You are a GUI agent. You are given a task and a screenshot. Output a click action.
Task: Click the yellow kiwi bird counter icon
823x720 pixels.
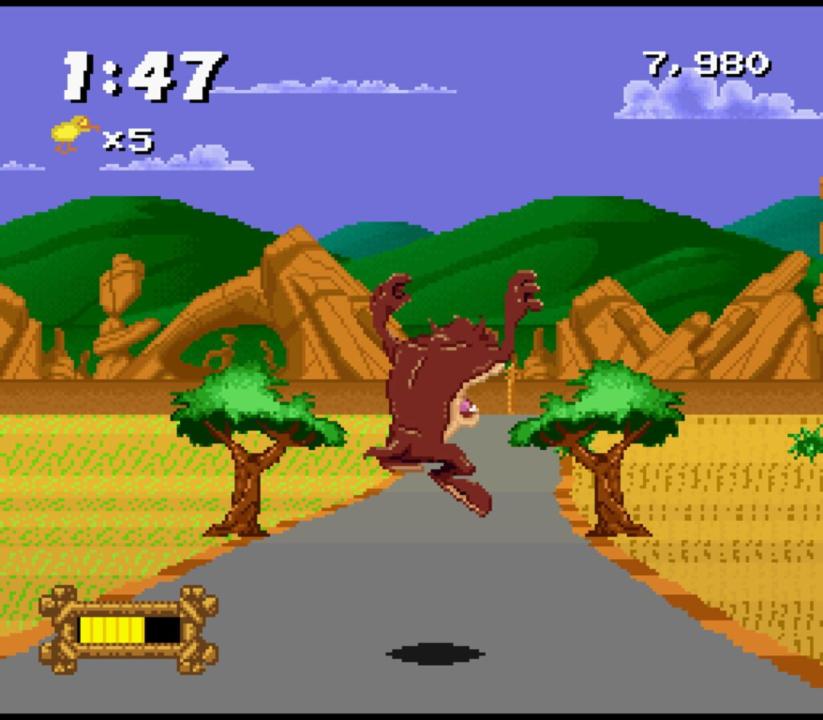[73, 133]
